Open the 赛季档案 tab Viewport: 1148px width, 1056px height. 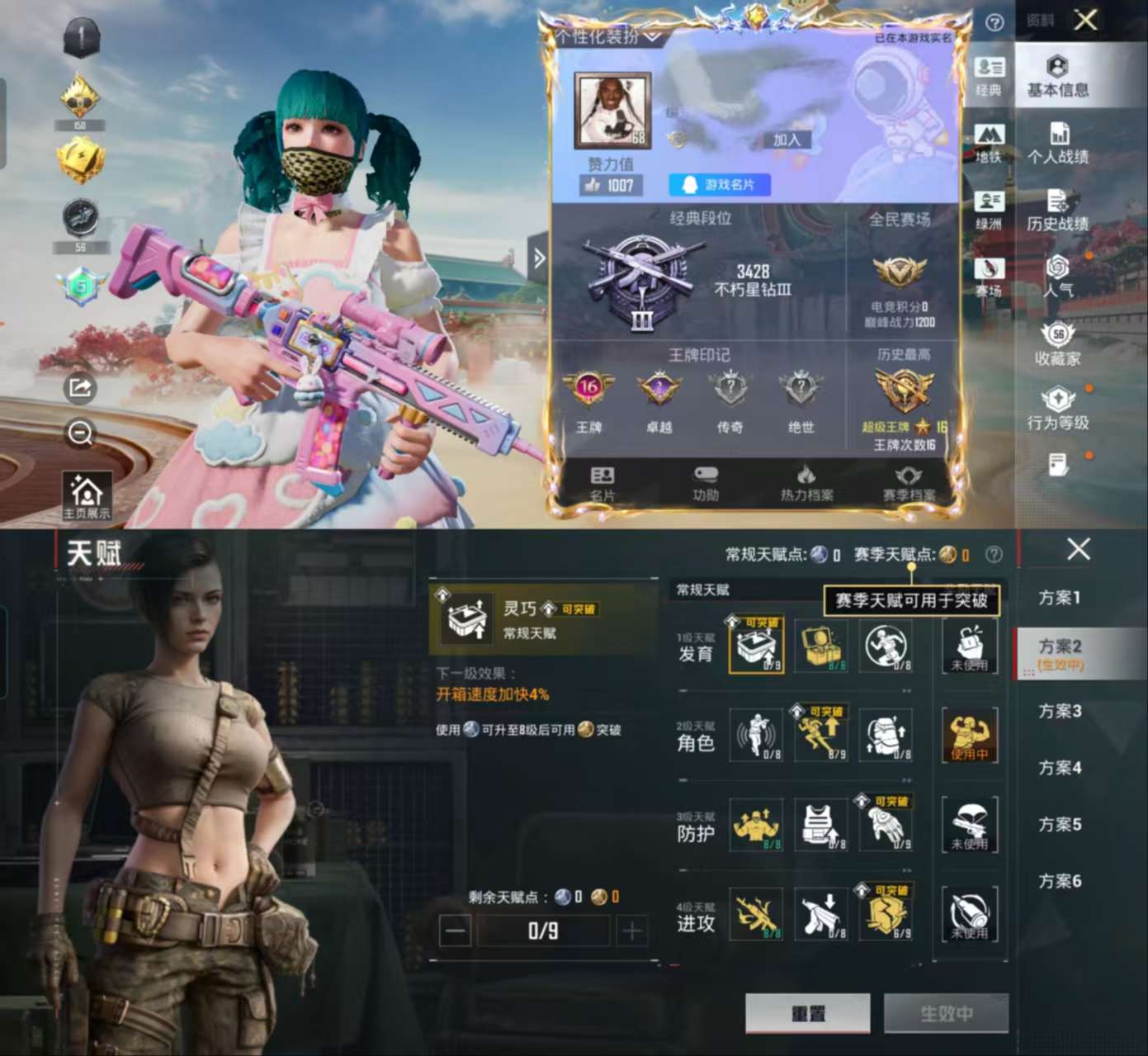click(909, 481)
